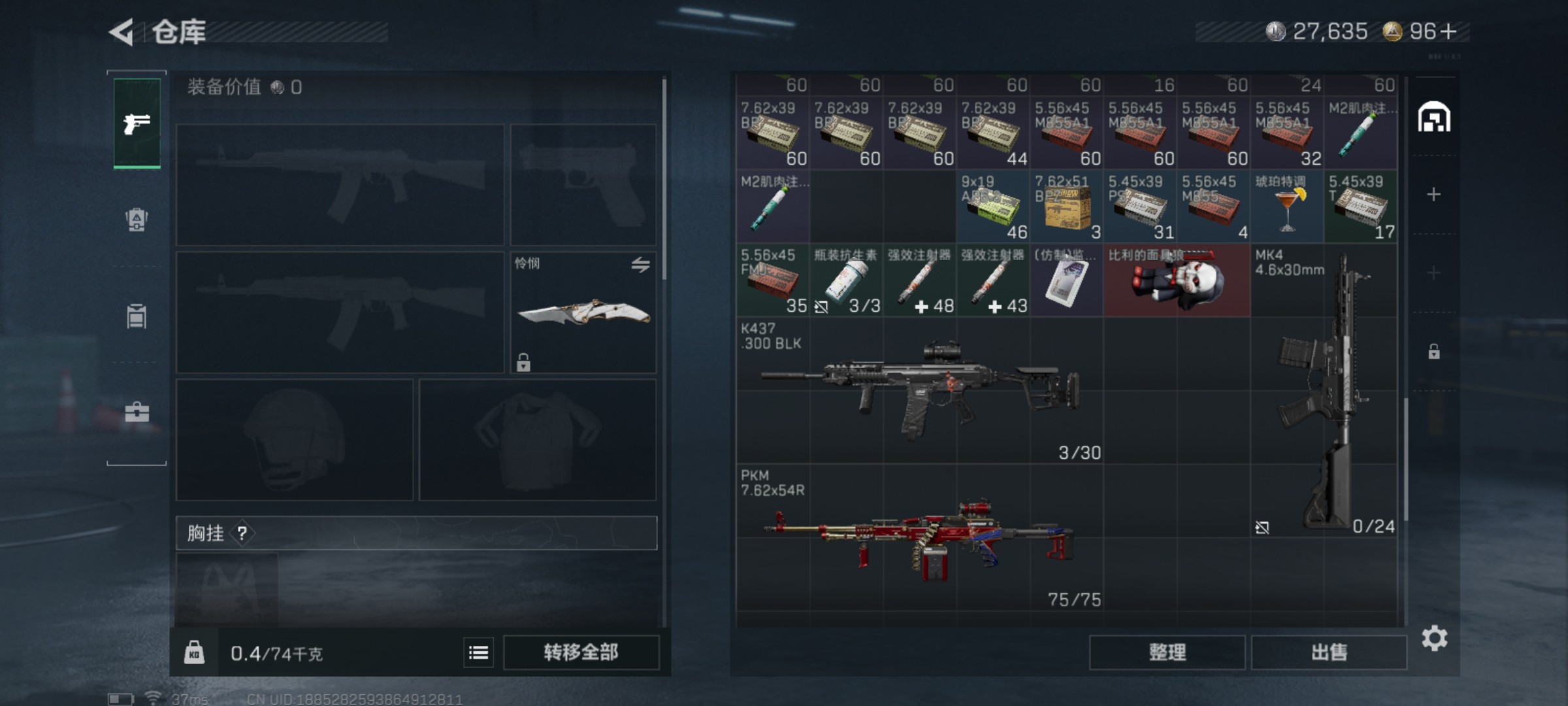The height and width of the screenshot is (706, 1568).
Task: Select the 琥珀特调 cocktail item
Action: click(1286, 207)
